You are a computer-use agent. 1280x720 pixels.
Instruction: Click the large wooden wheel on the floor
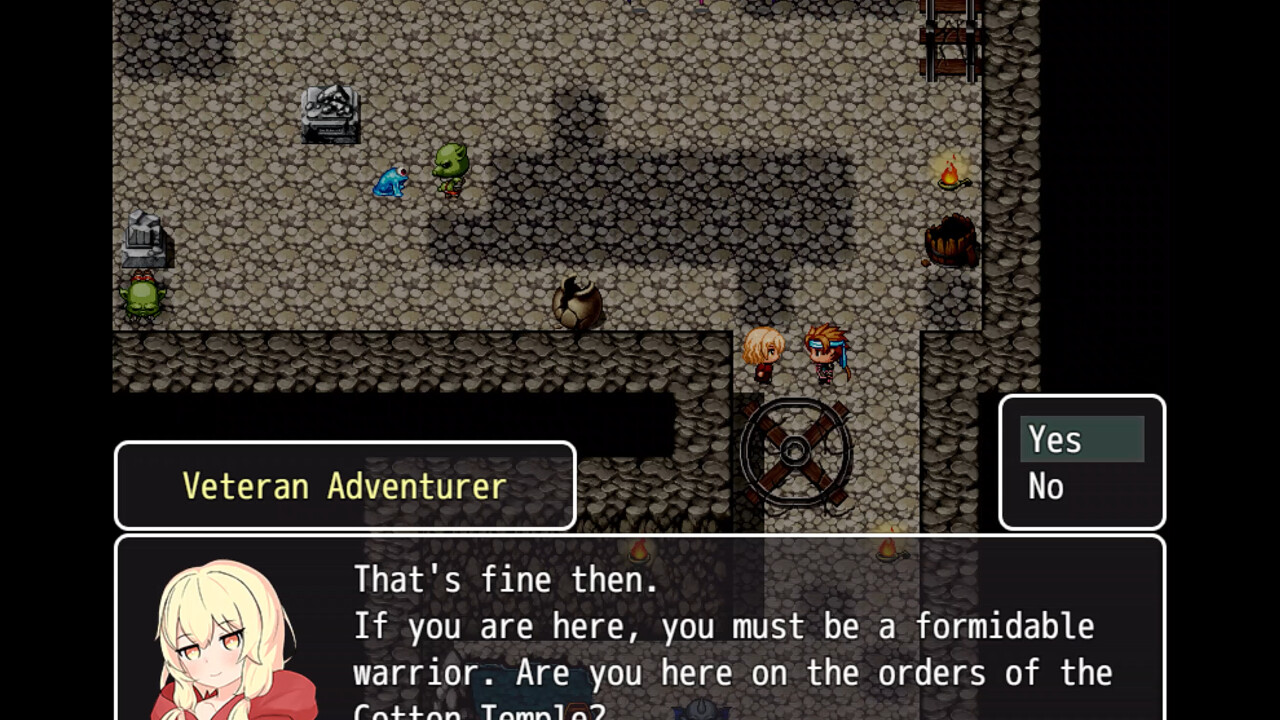(797, 452)
